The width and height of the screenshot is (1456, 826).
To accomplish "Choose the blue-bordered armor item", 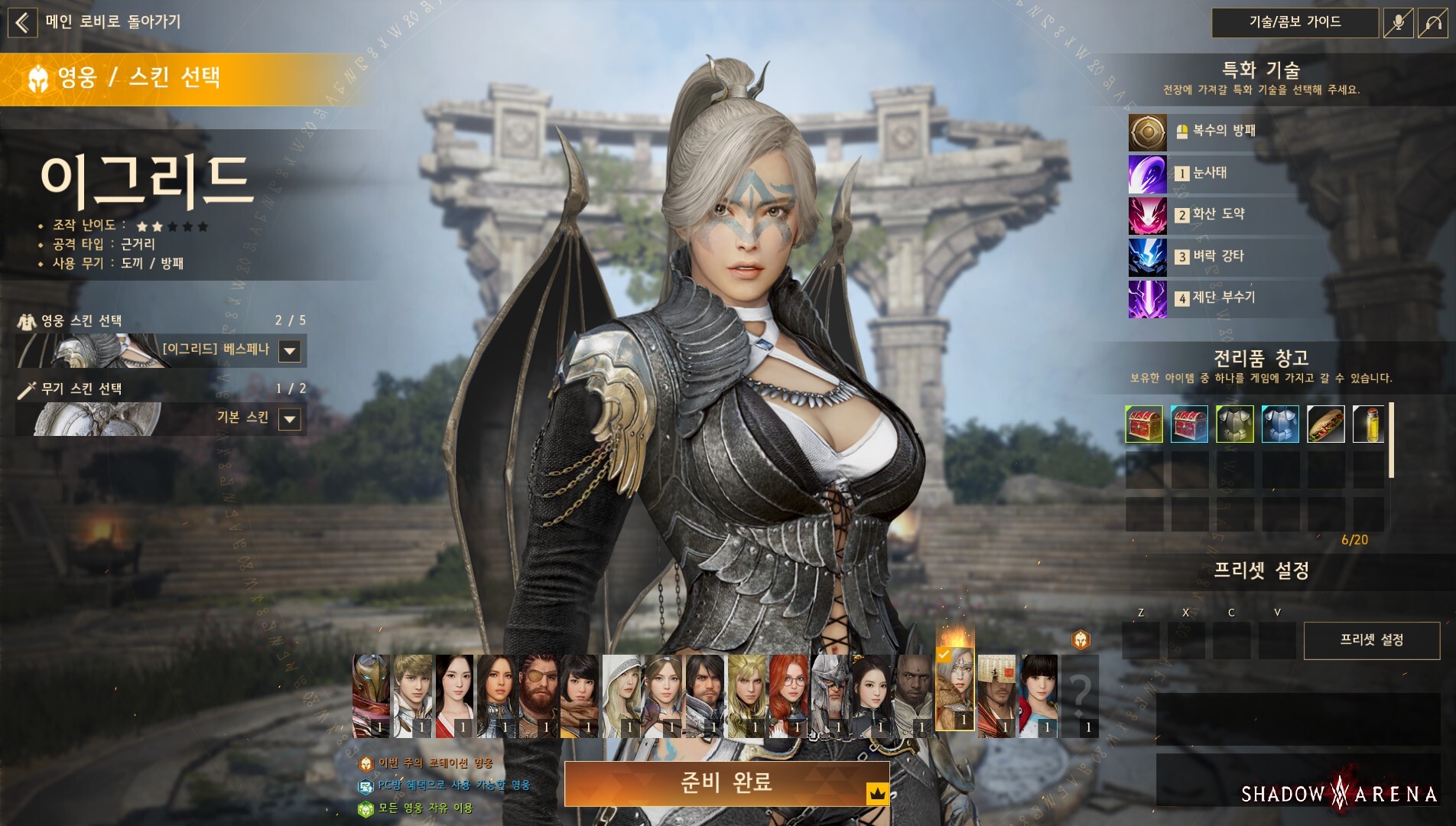I will [1280, 424].
